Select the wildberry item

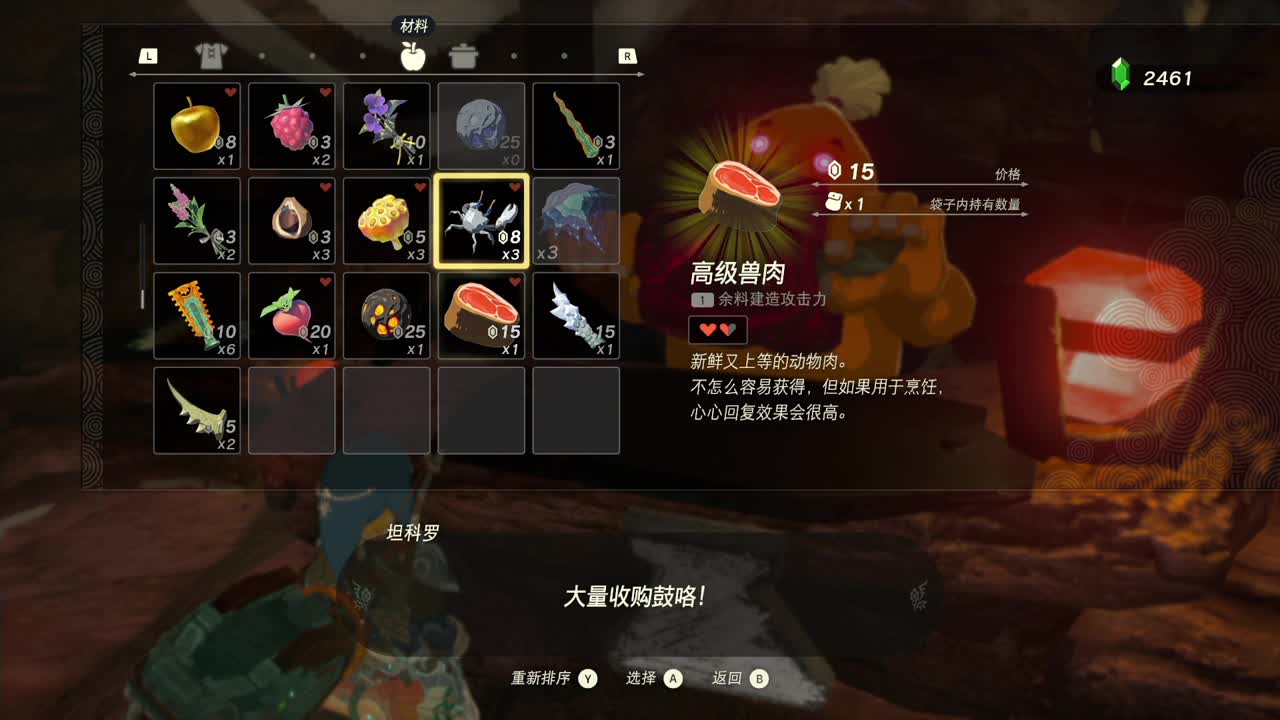pos(291,125)
